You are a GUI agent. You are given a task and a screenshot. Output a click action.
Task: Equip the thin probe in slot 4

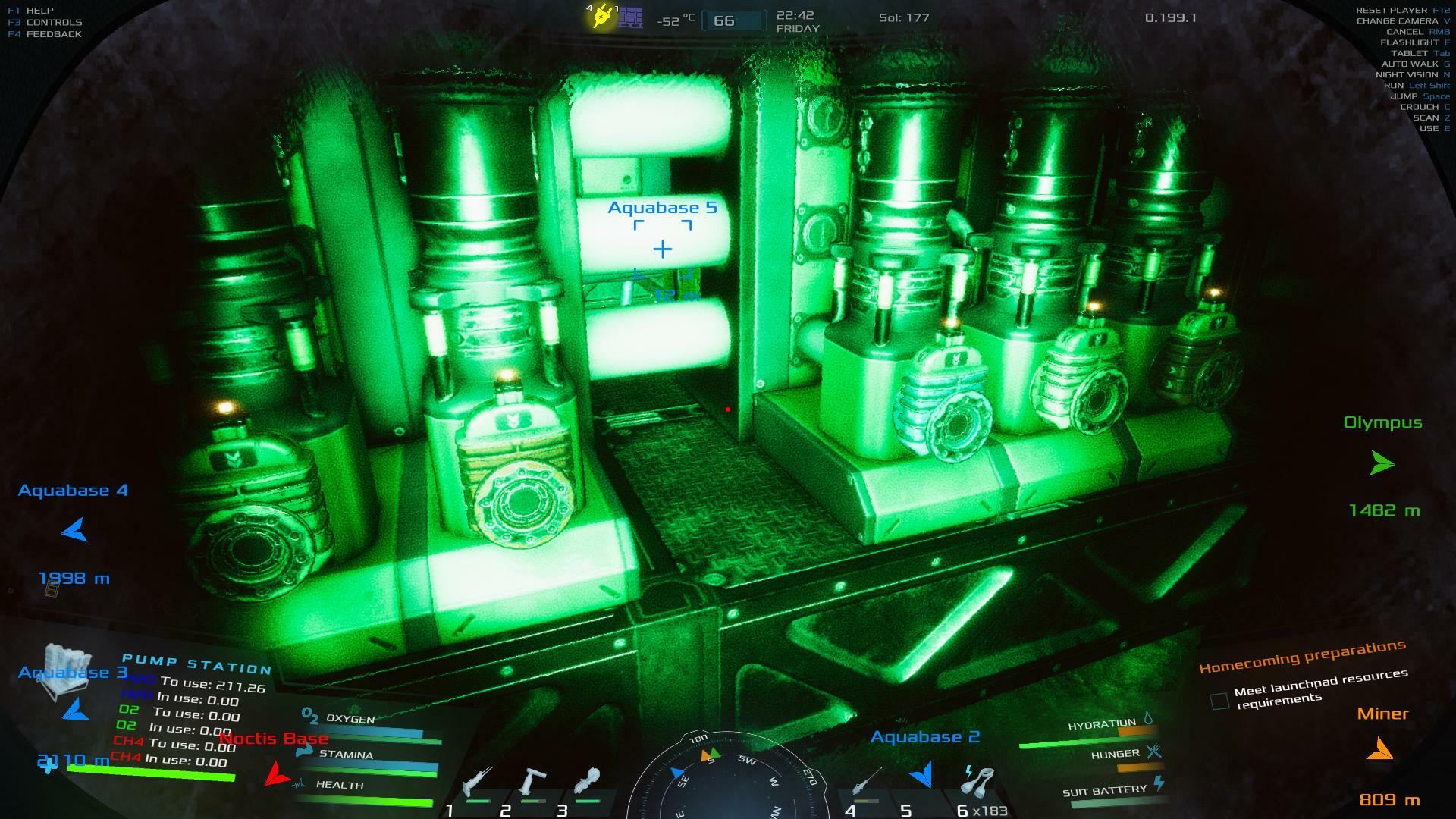click(867, 783)
